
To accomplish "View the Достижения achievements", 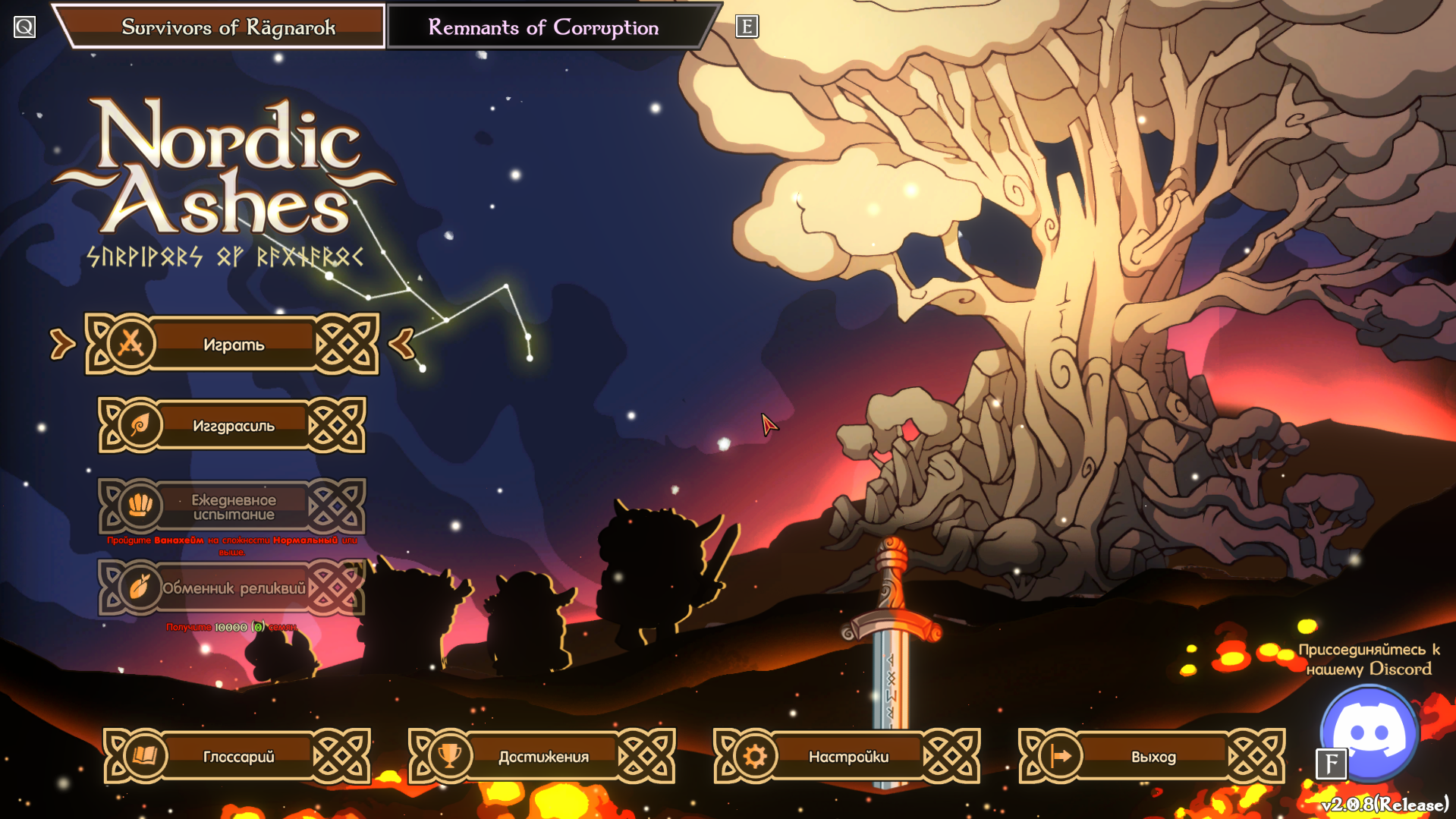I will point(542,757).
